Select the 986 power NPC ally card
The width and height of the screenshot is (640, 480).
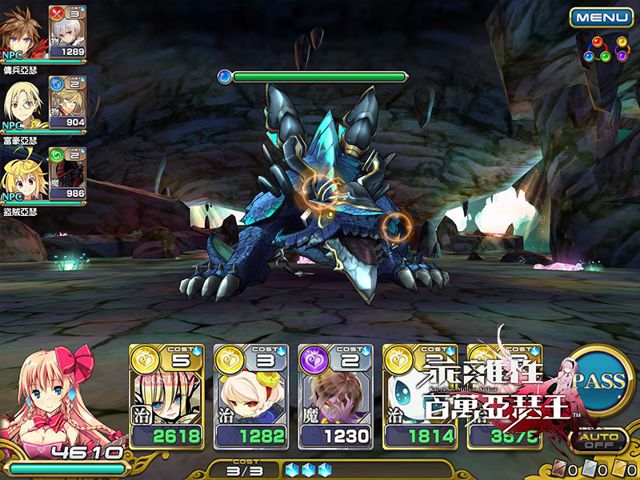tap(68, 171)
